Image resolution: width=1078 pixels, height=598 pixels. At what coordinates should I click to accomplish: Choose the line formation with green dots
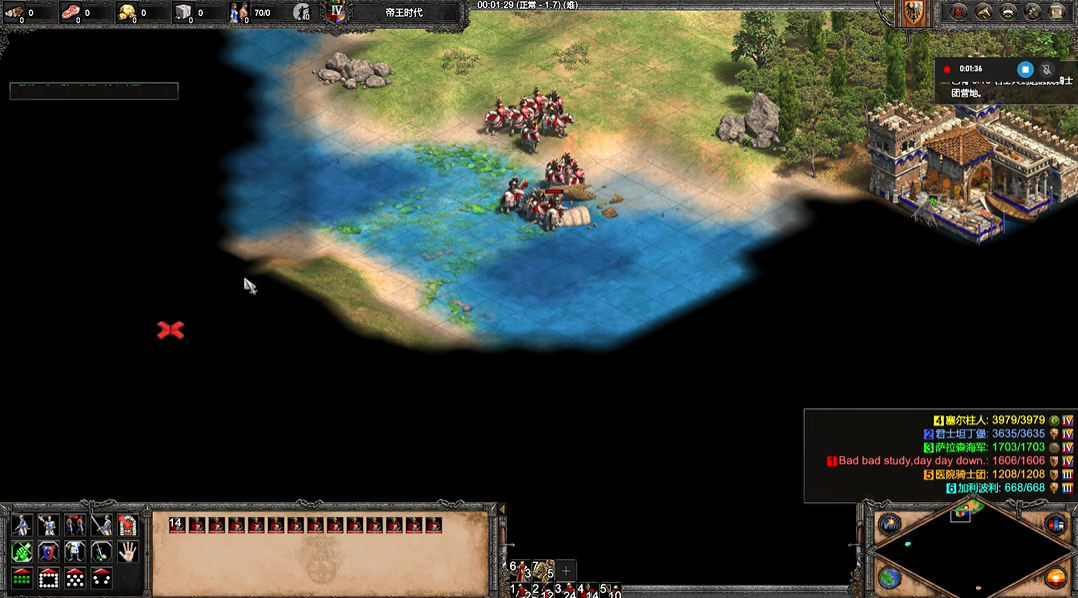point(22,577)
